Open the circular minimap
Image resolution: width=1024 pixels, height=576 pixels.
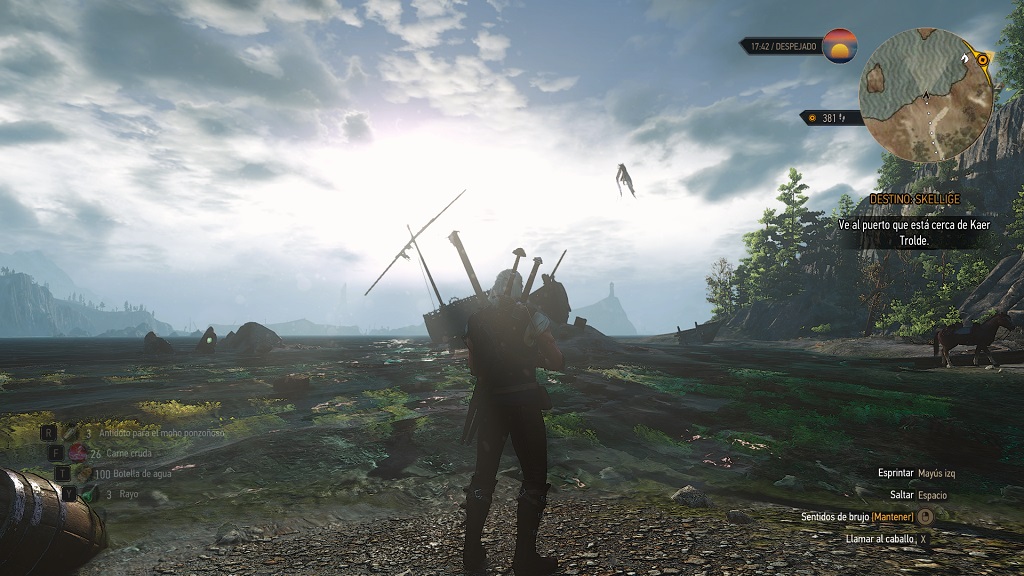click(x=926, y=94)
